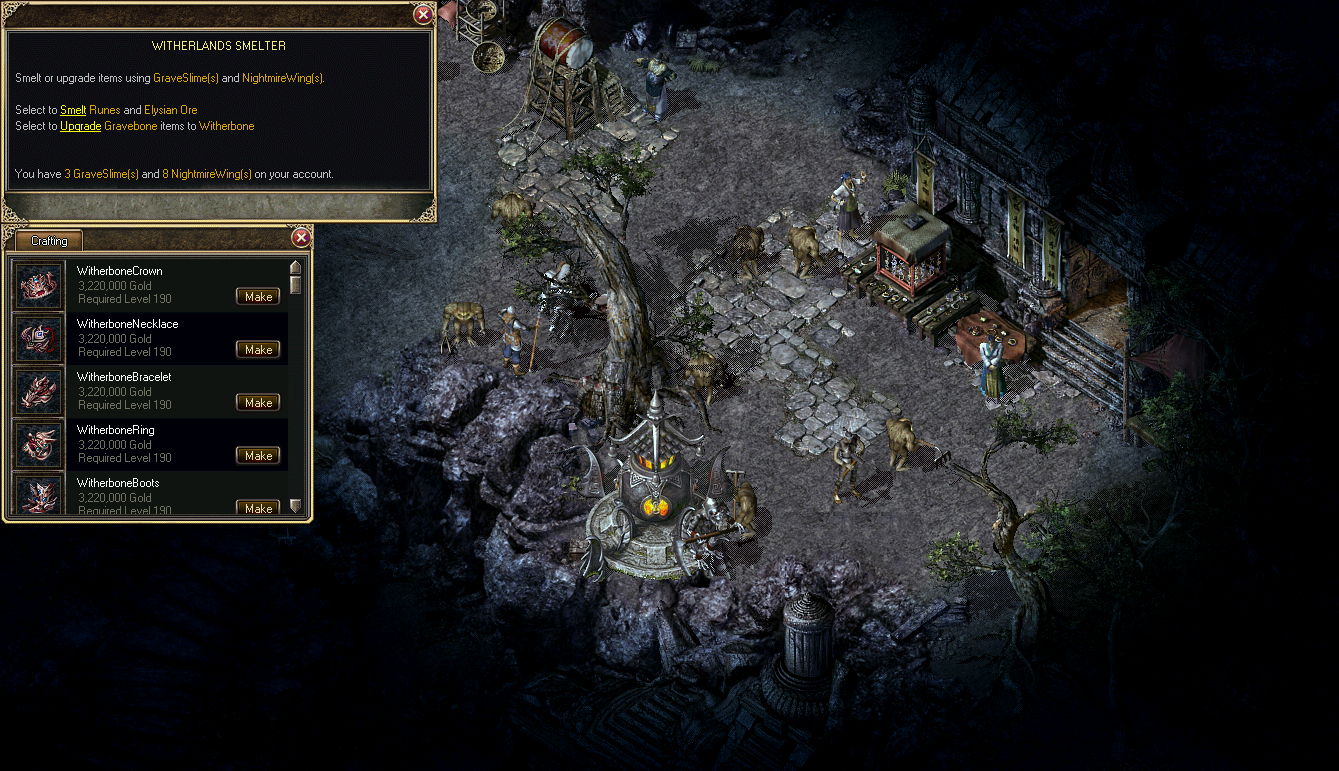Choose the Upgrade Gravebone items link

[x=80, y=126]
